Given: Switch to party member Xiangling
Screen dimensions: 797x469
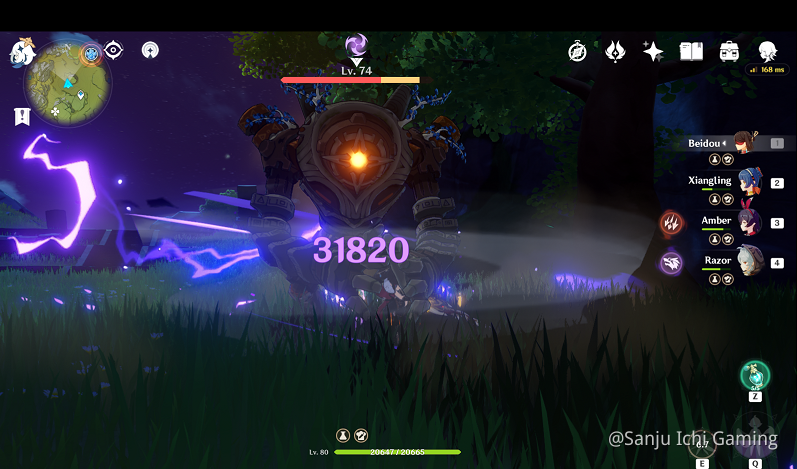Looking at the screenshot, I should (x=748, y=182).
